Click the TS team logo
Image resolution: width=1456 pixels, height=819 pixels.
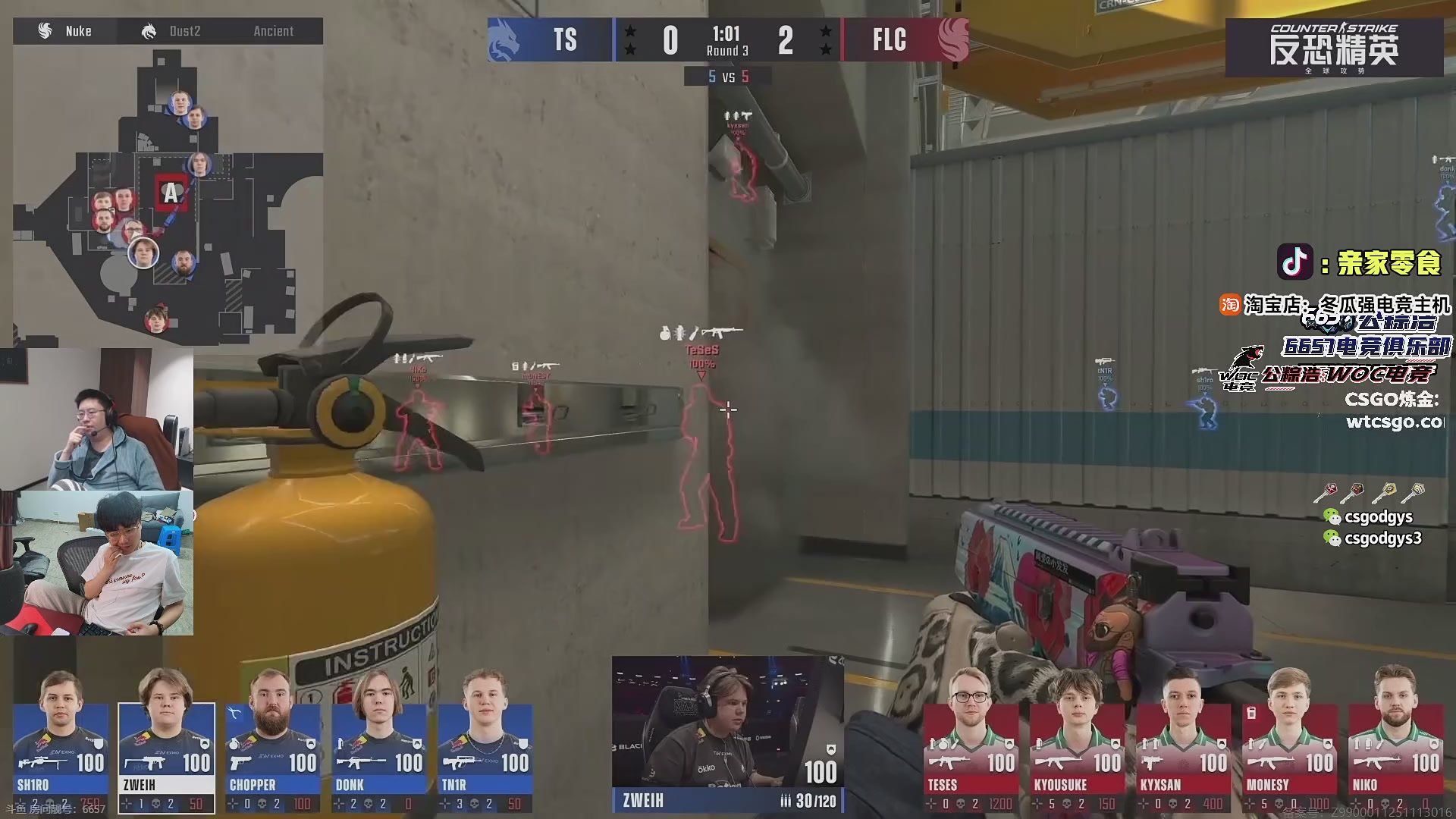click(x=506, y=39)
